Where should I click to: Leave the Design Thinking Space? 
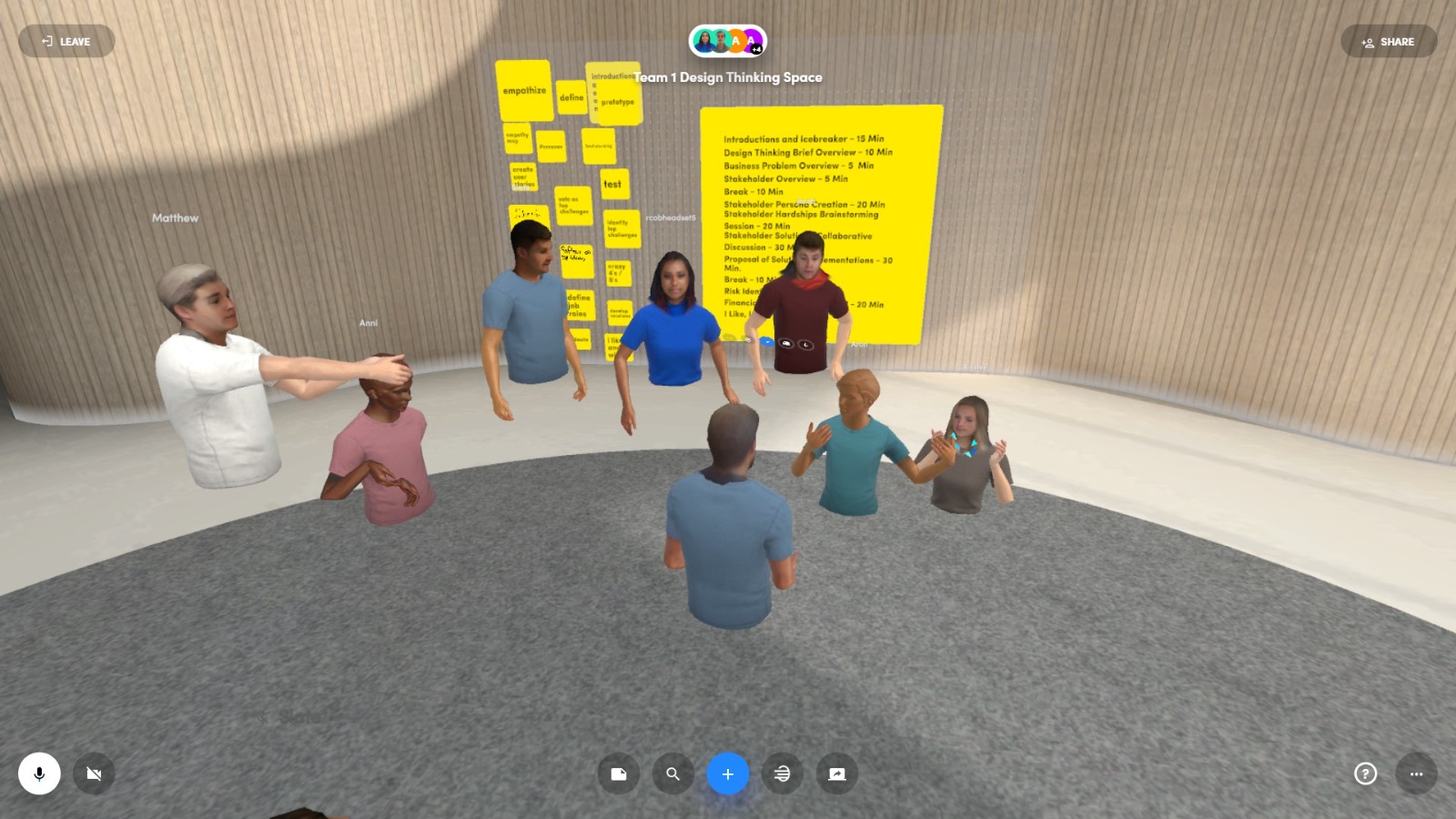tap(66, 41)
